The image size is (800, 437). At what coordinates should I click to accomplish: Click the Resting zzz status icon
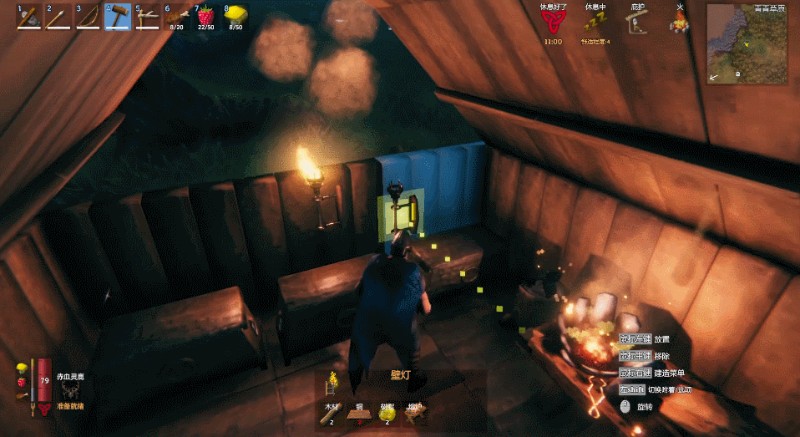click(594, 23)
